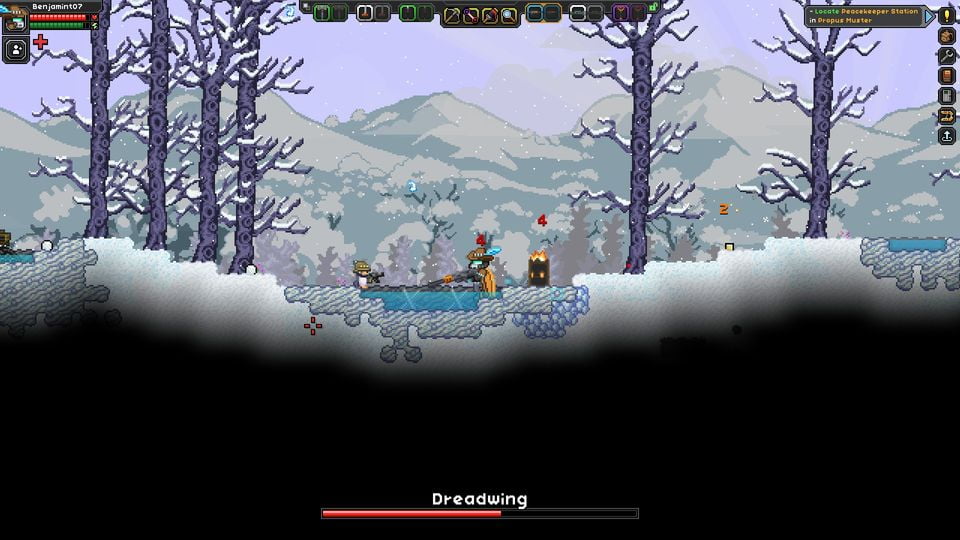960x540 pixels.
Task: Beam up to the ship
Action: (x=946, y=135)
